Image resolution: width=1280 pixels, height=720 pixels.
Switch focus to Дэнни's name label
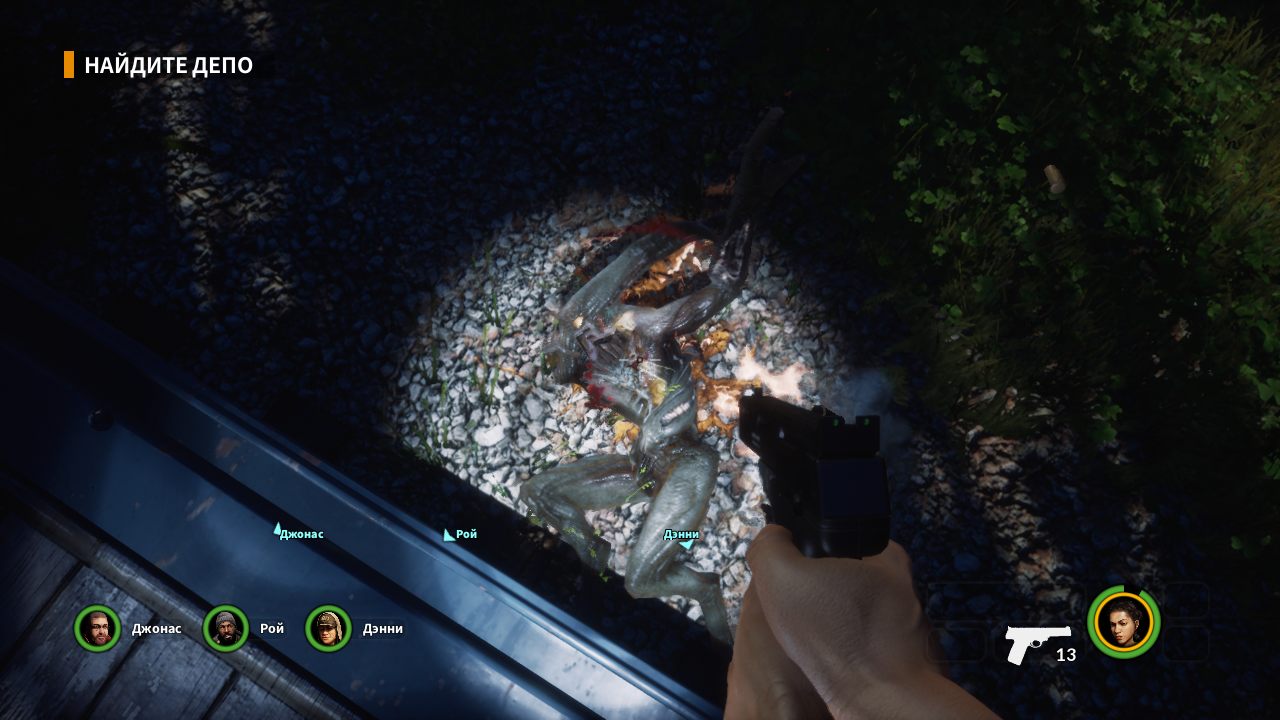680,533
